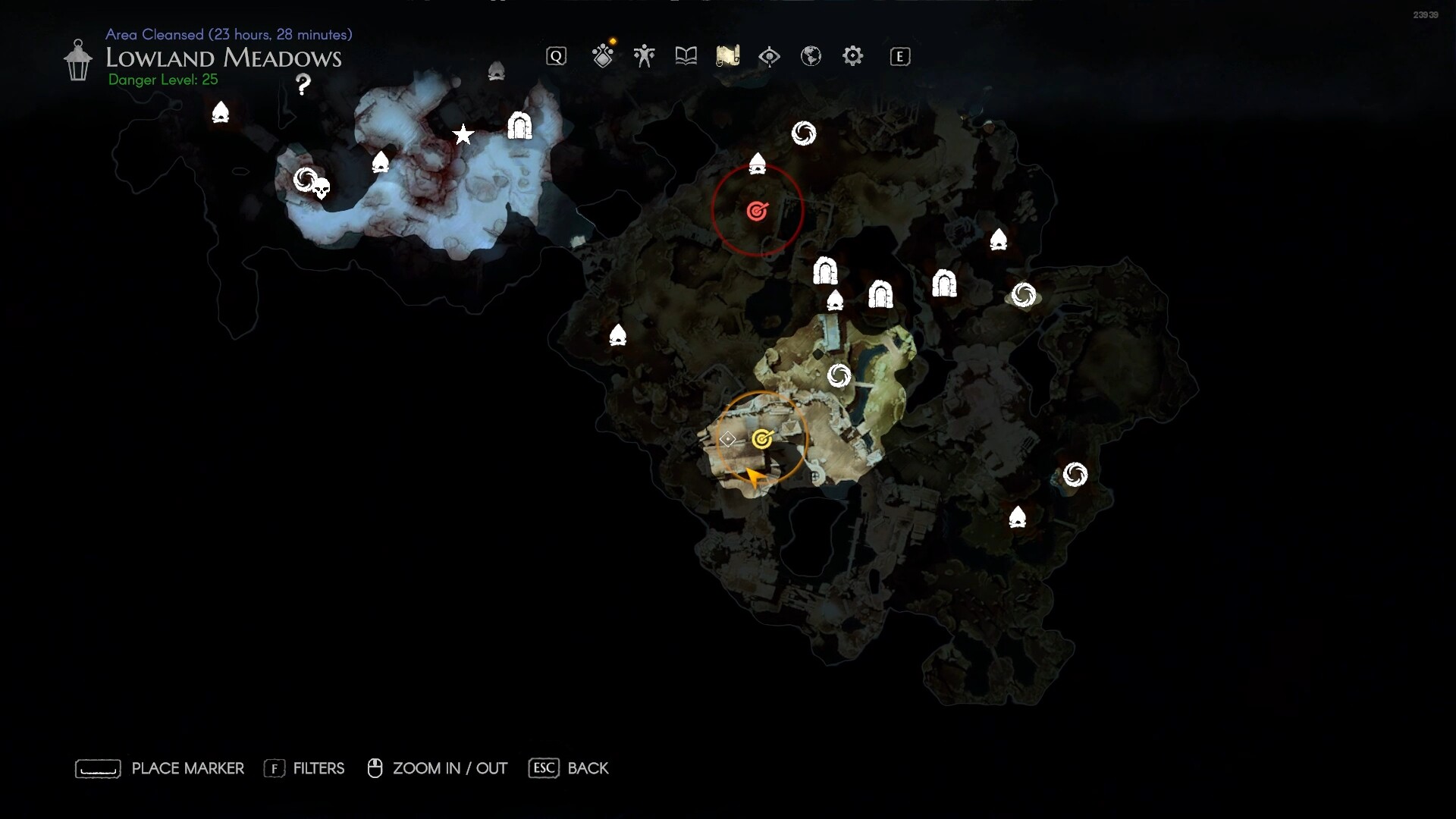The height and width of the screenshot is (819, 1456).
Task: Select the yellow target objective marker
Action: [762, 439]
